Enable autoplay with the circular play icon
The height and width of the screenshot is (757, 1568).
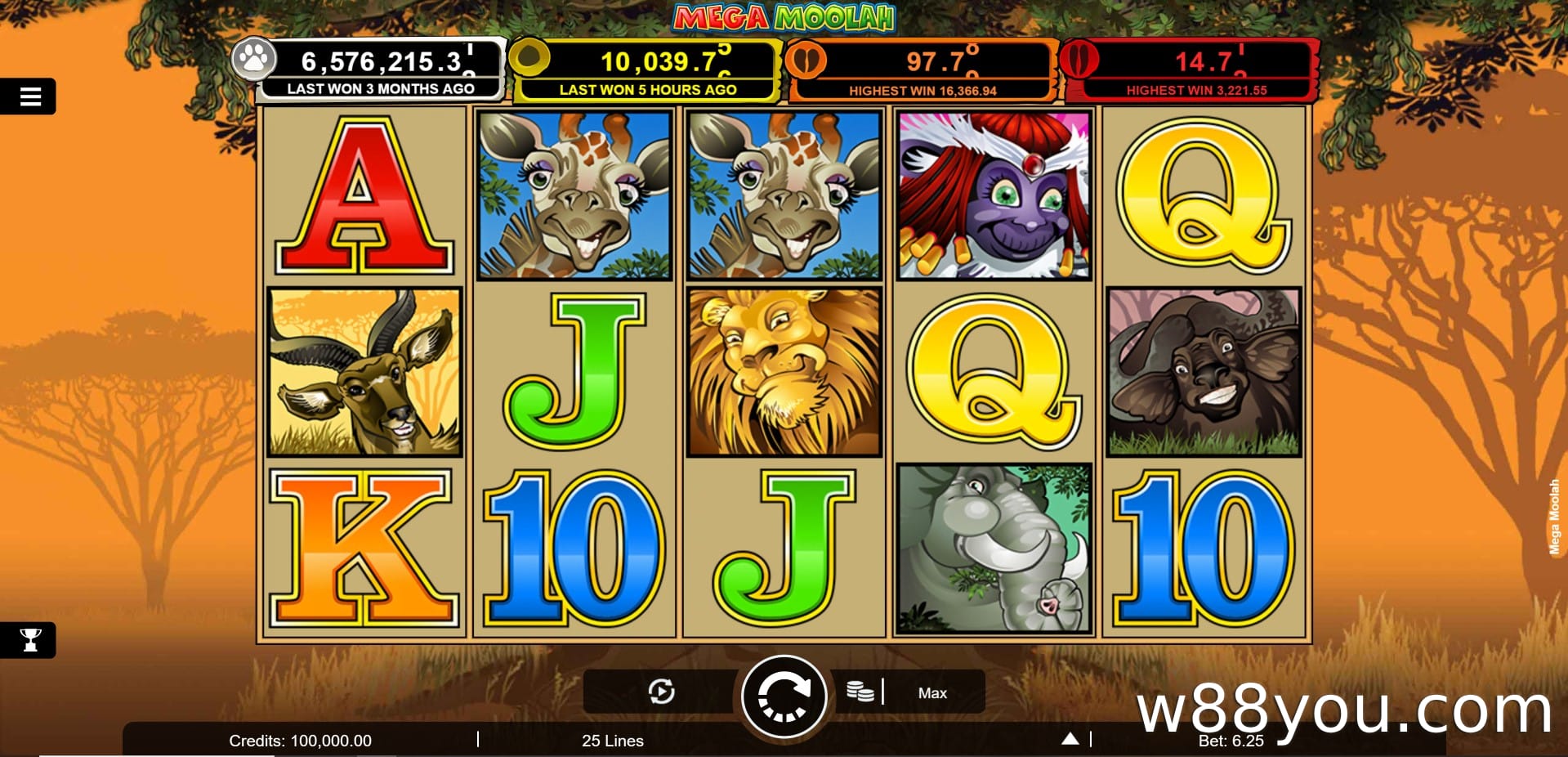(661, 692)
